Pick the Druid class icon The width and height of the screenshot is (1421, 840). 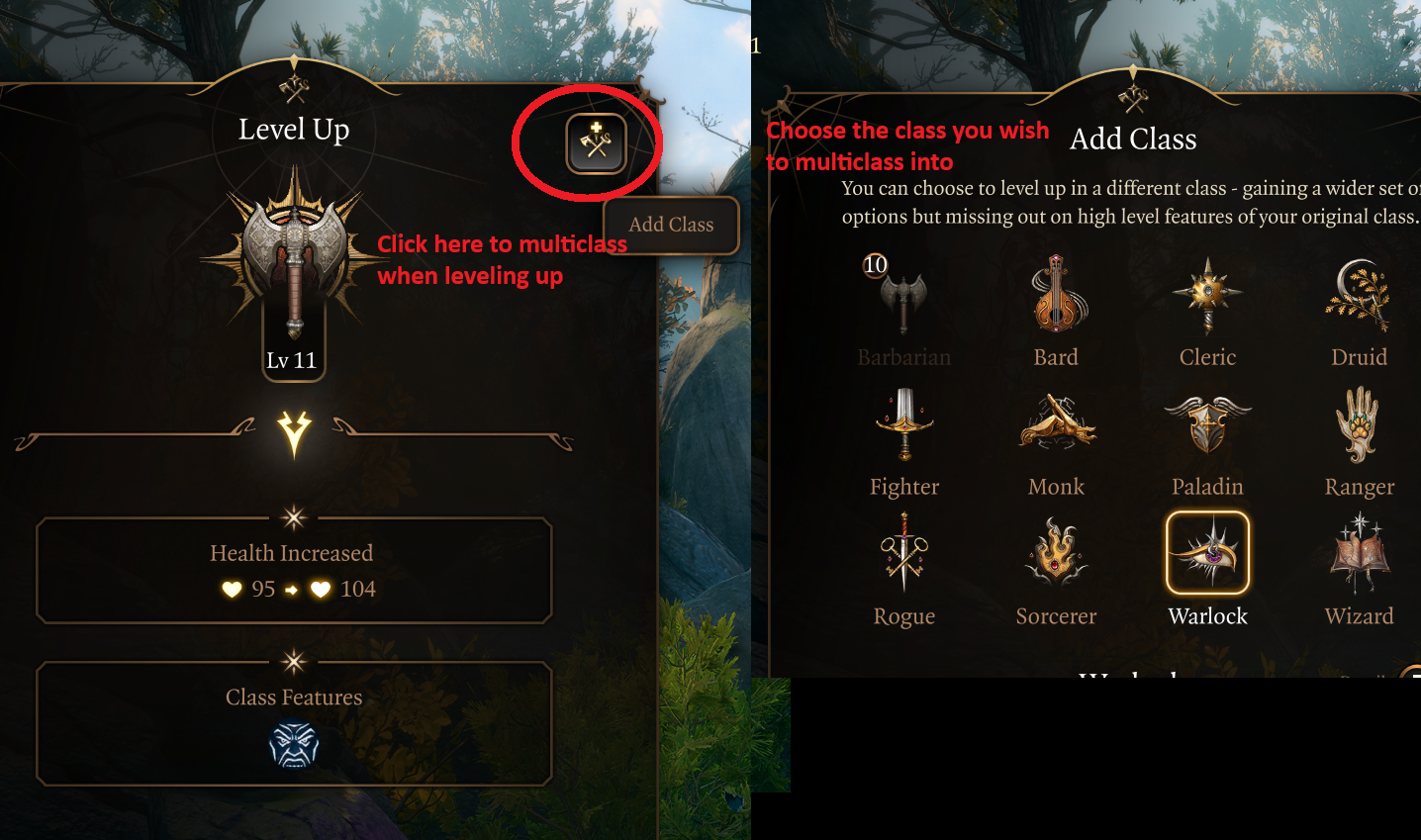(x=1359, y=297)
